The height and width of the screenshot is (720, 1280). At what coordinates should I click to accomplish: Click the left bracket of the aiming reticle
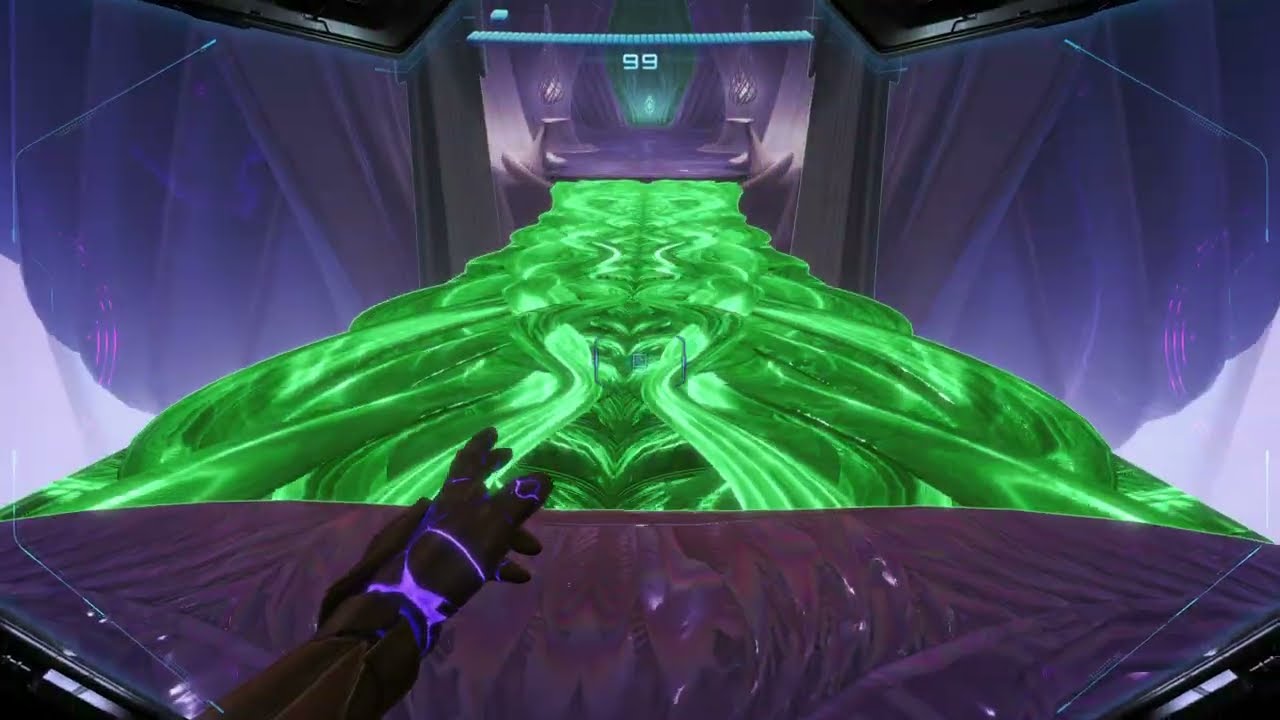tap(597, 360)
